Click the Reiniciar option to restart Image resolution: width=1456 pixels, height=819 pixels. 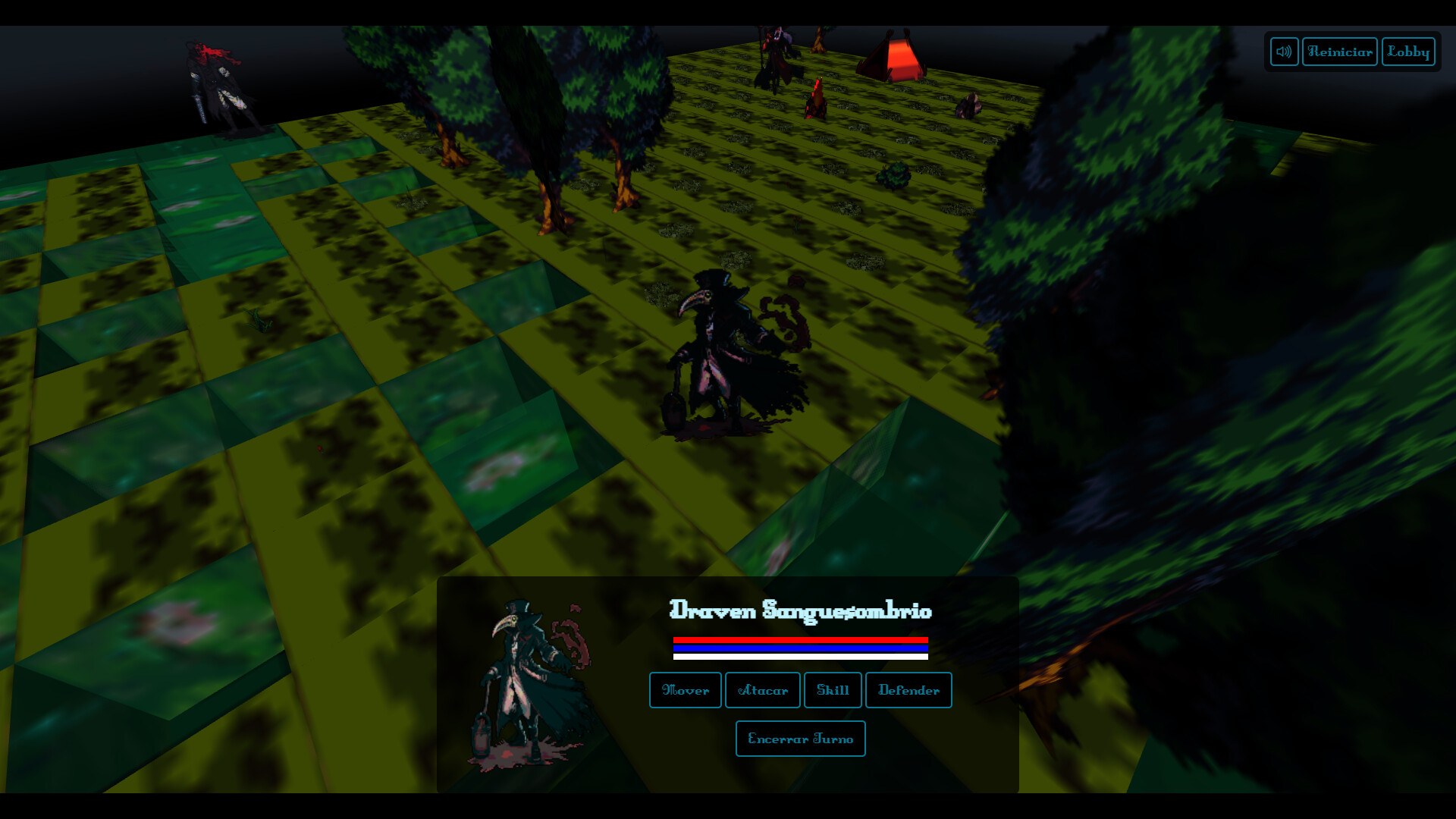[1339, 52]
